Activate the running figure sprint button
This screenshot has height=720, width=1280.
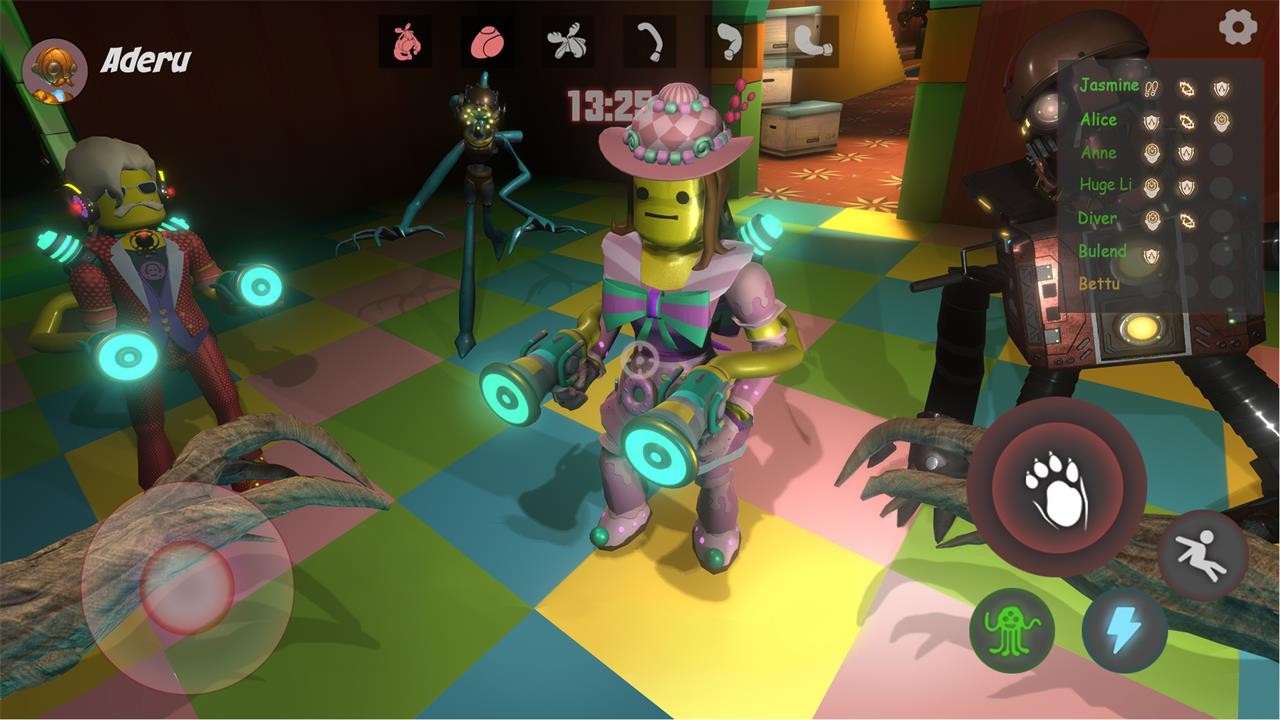click(1203, 555)
